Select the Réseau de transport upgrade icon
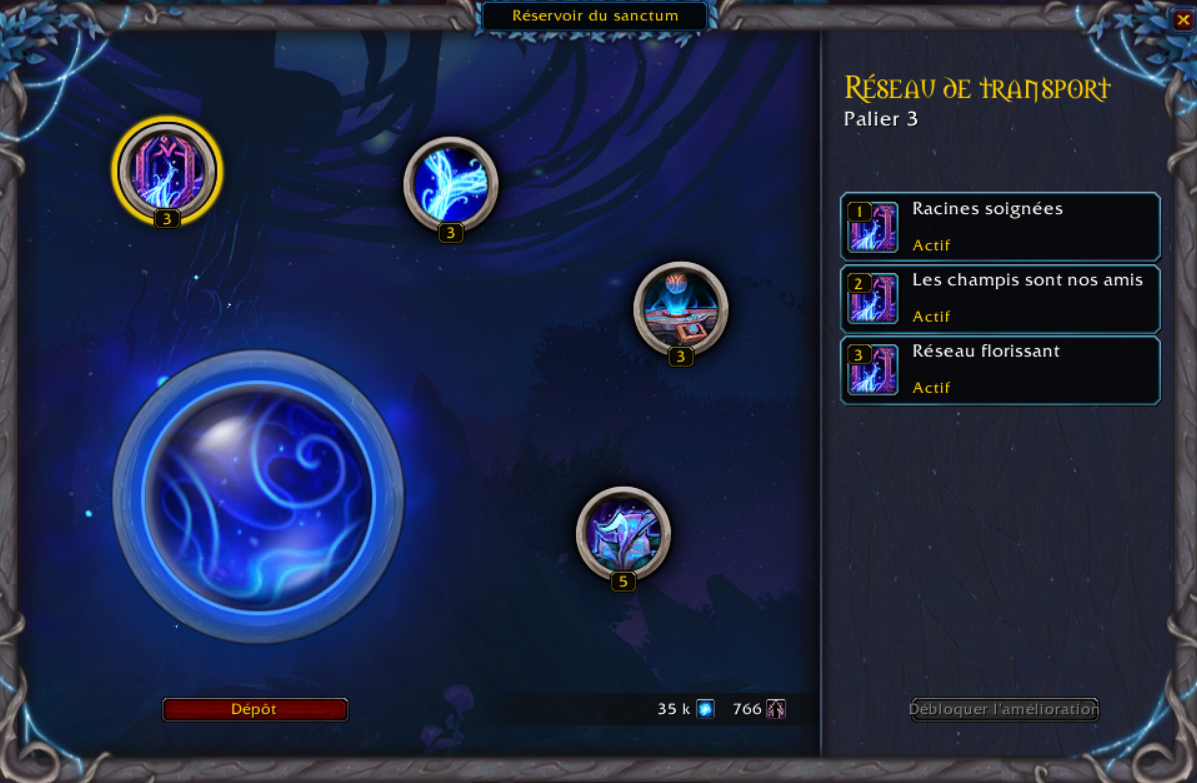Screen dimensions: 1197x783 tap(167, 170)
